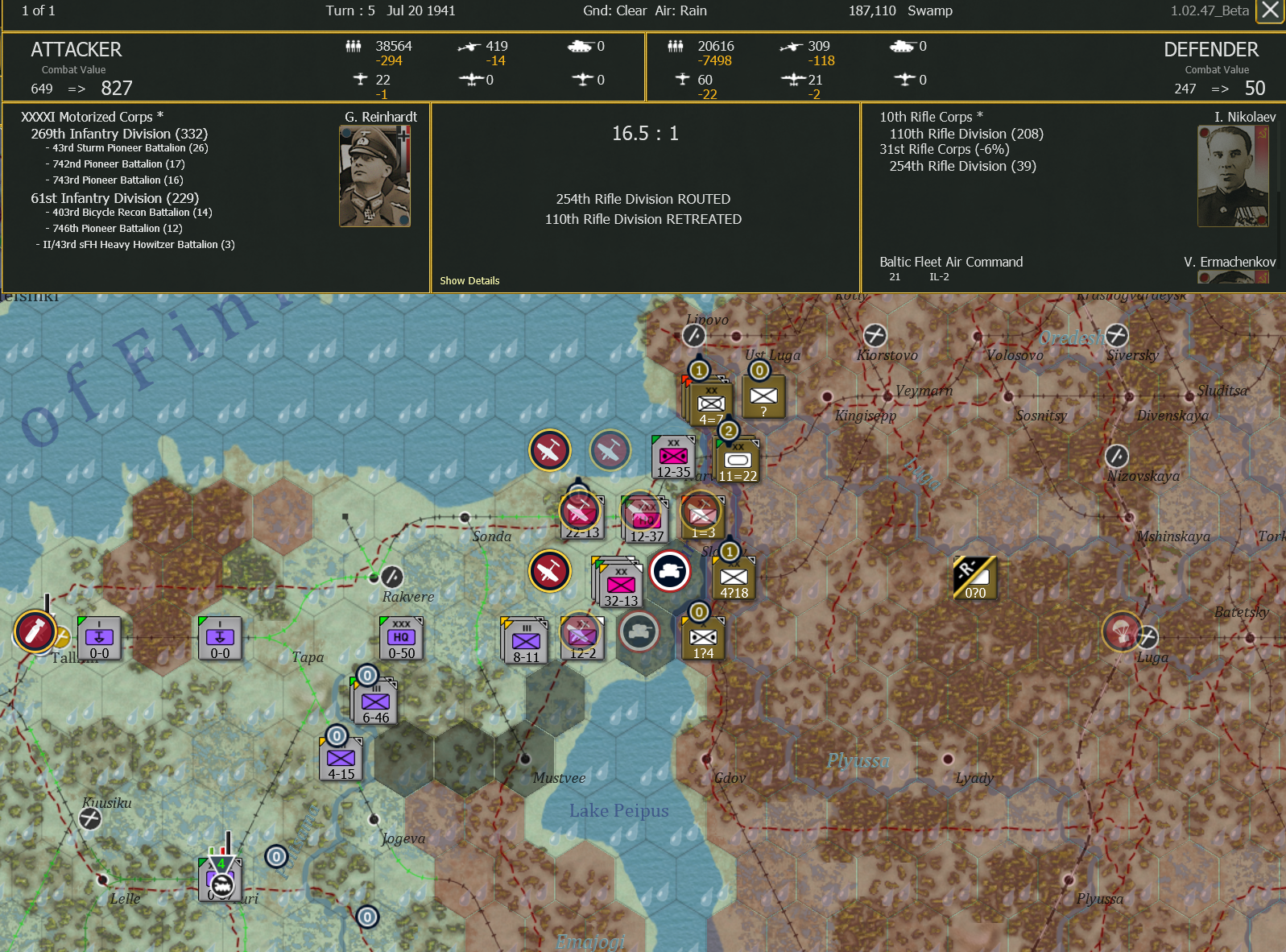The image size is (1286, 952).
Task: Select the Siversky airfield icon
Action: coord(1118,336)
